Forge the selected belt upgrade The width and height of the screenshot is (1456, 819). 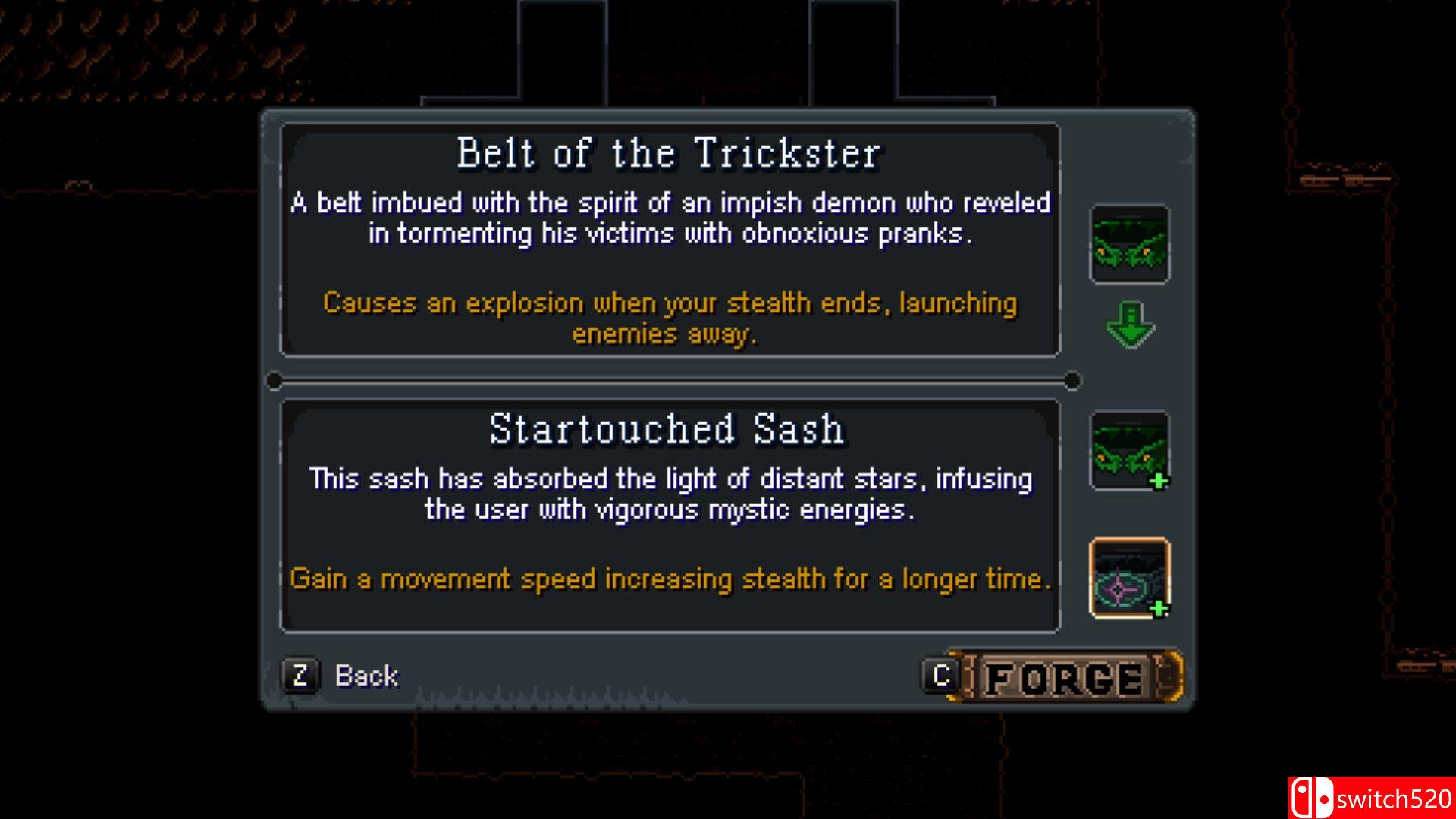[1065, 676]
